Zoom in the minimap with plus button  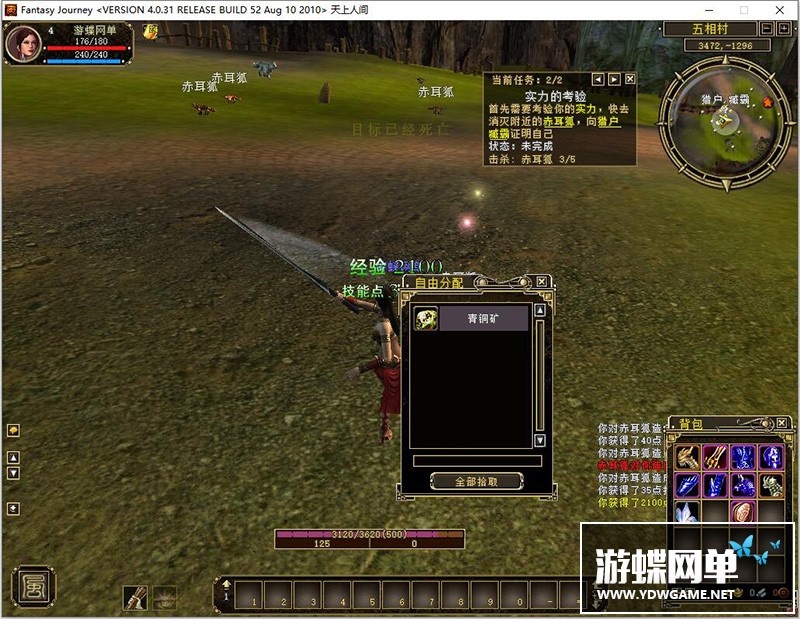[783, 30]
